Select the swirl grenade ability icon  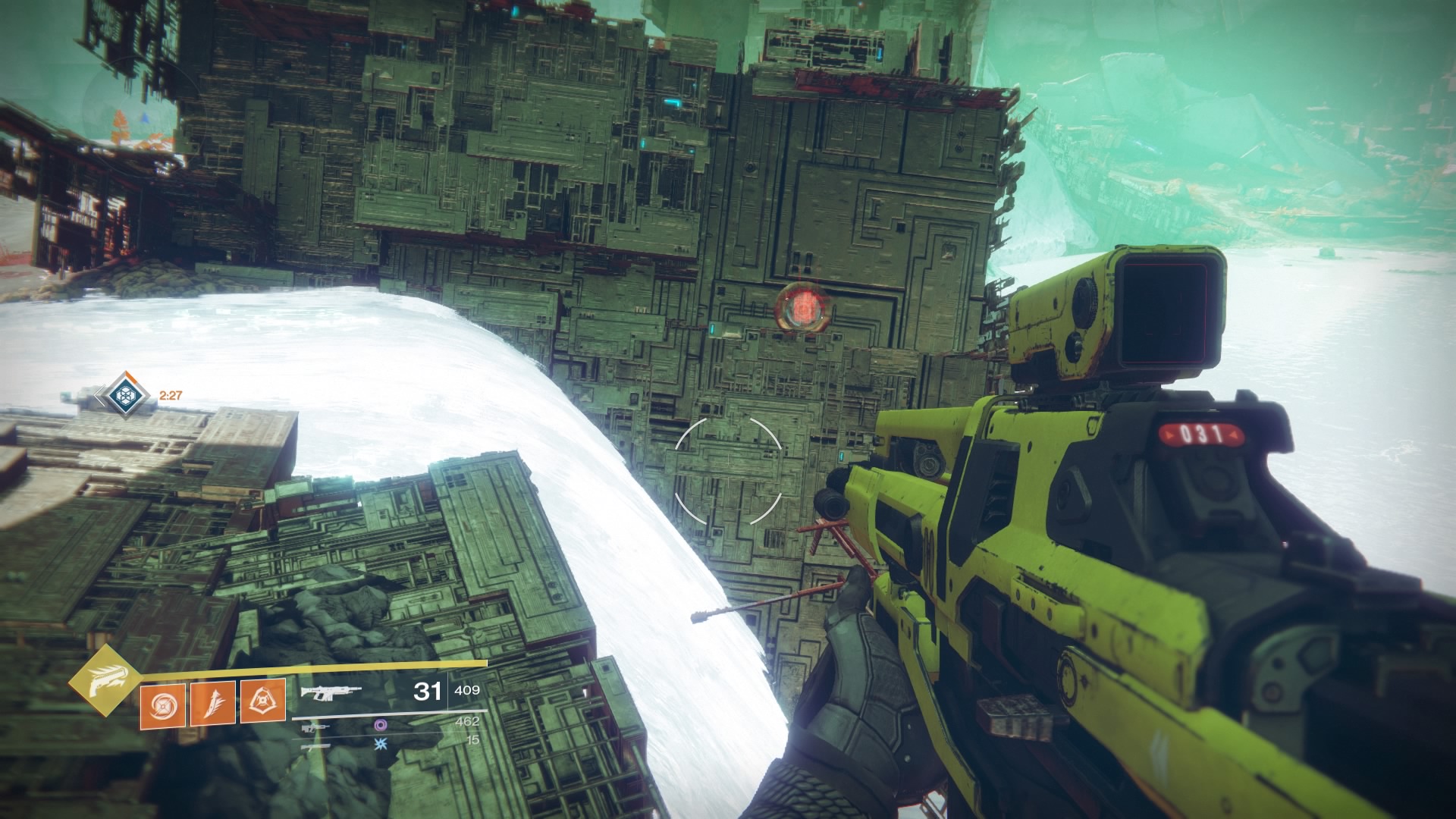pos(162,703)
